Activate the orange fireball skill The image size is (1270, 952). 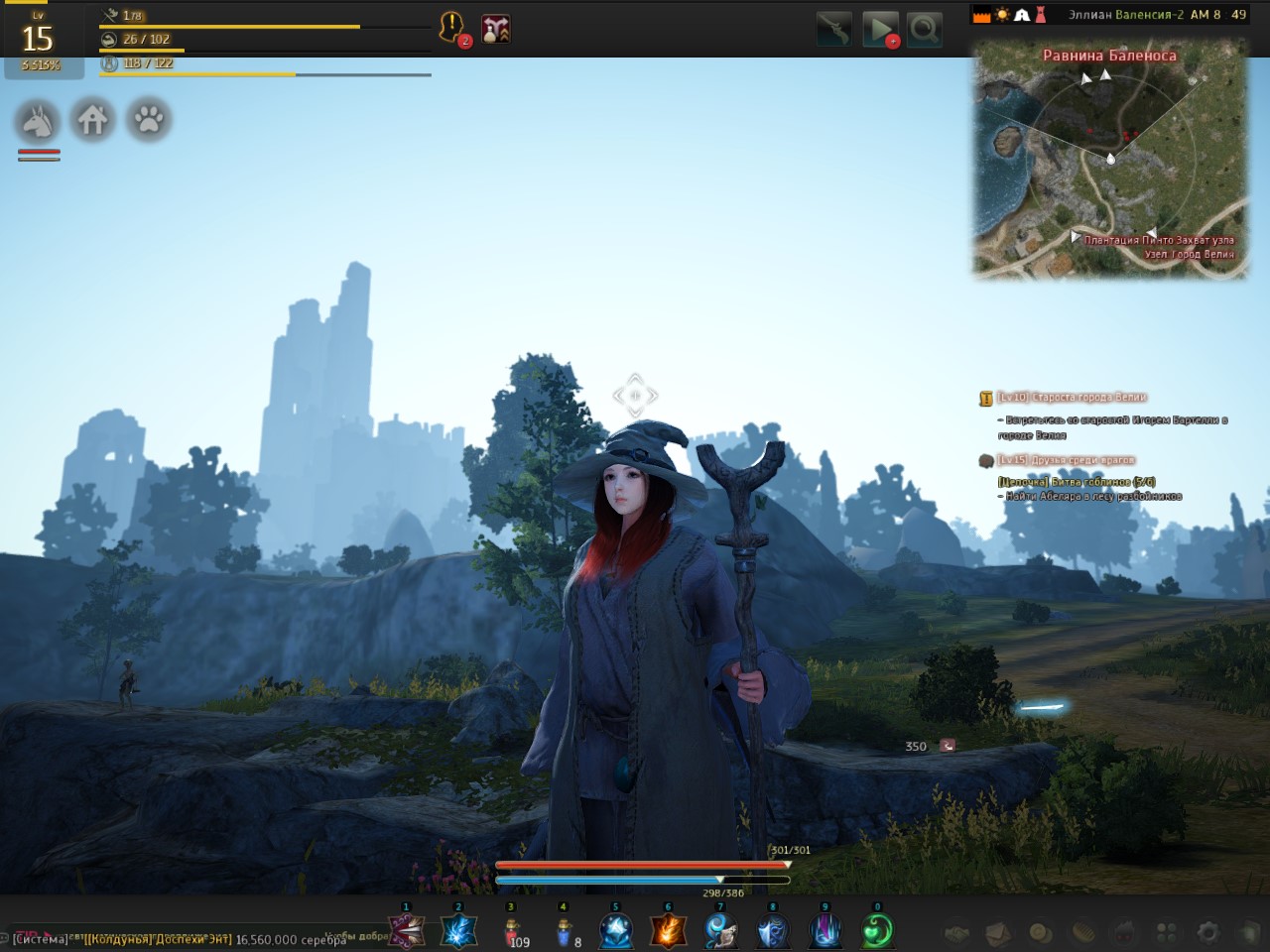coord(668,931)
